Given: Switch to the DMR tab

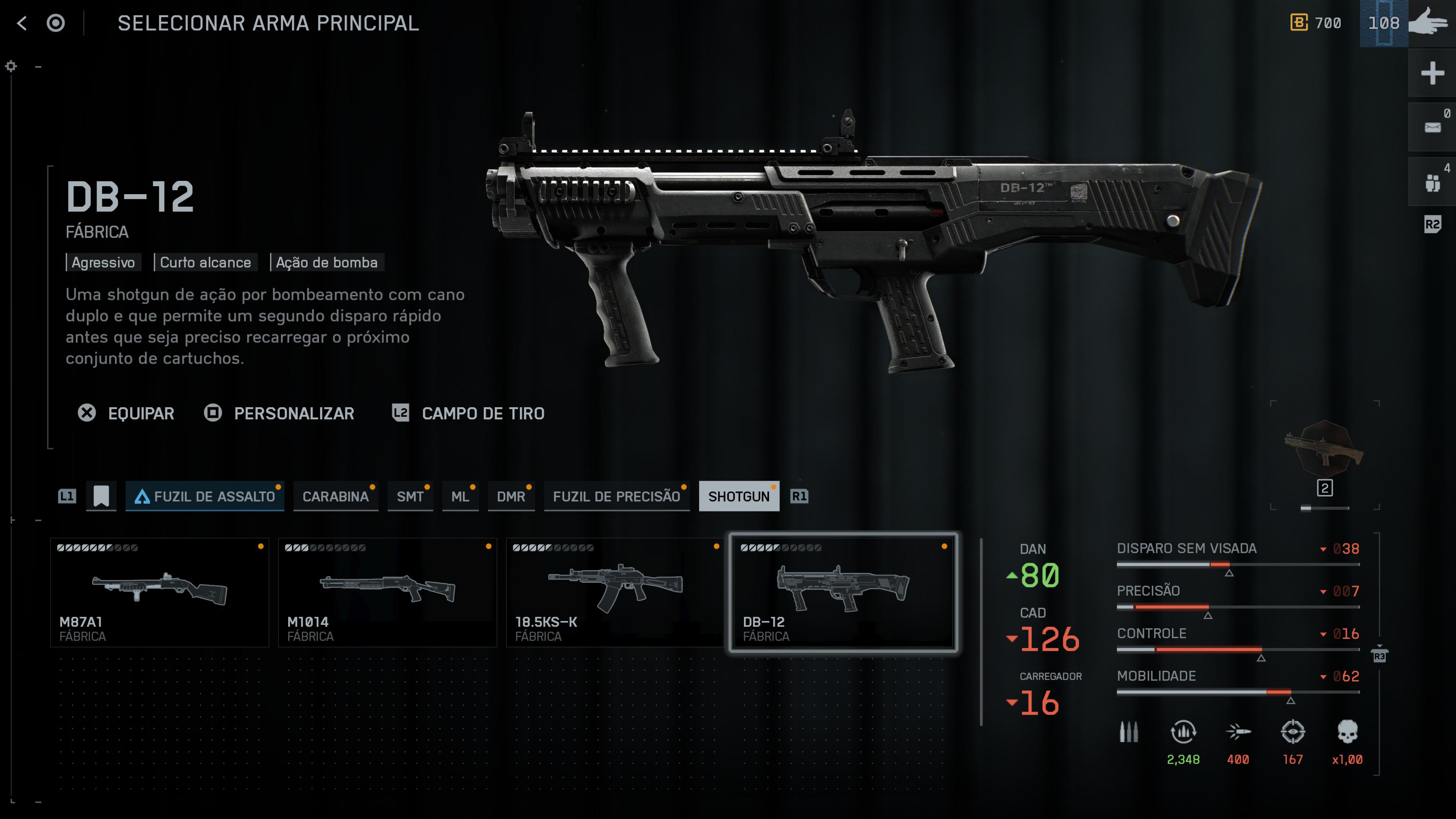Looking at the screenshot, I should point(510,496).
